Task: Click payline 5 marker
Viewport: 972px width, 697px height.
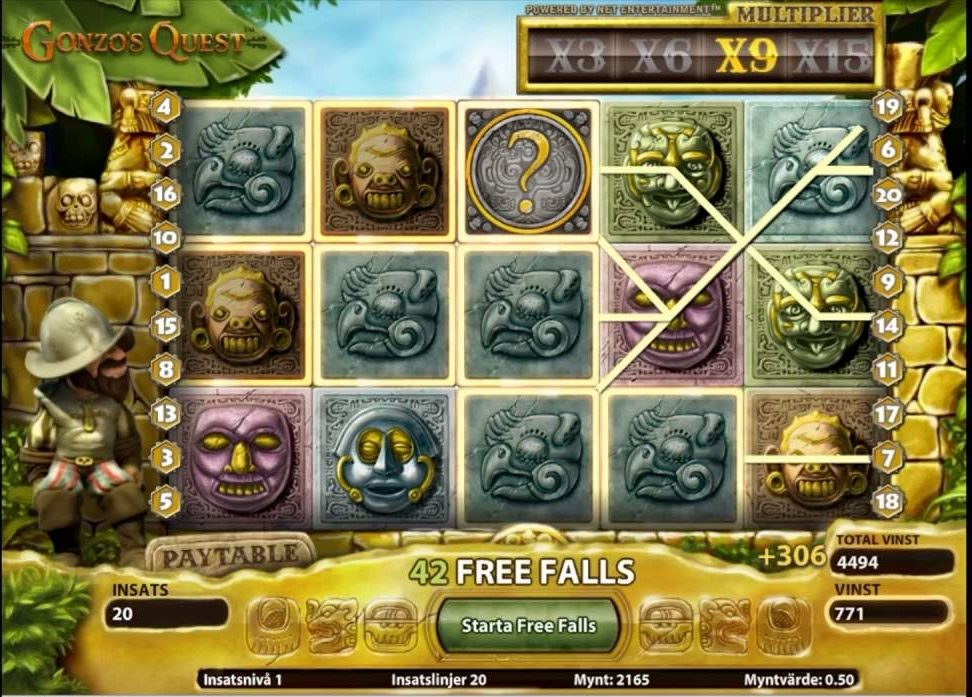Action: [x=165, y=499]
